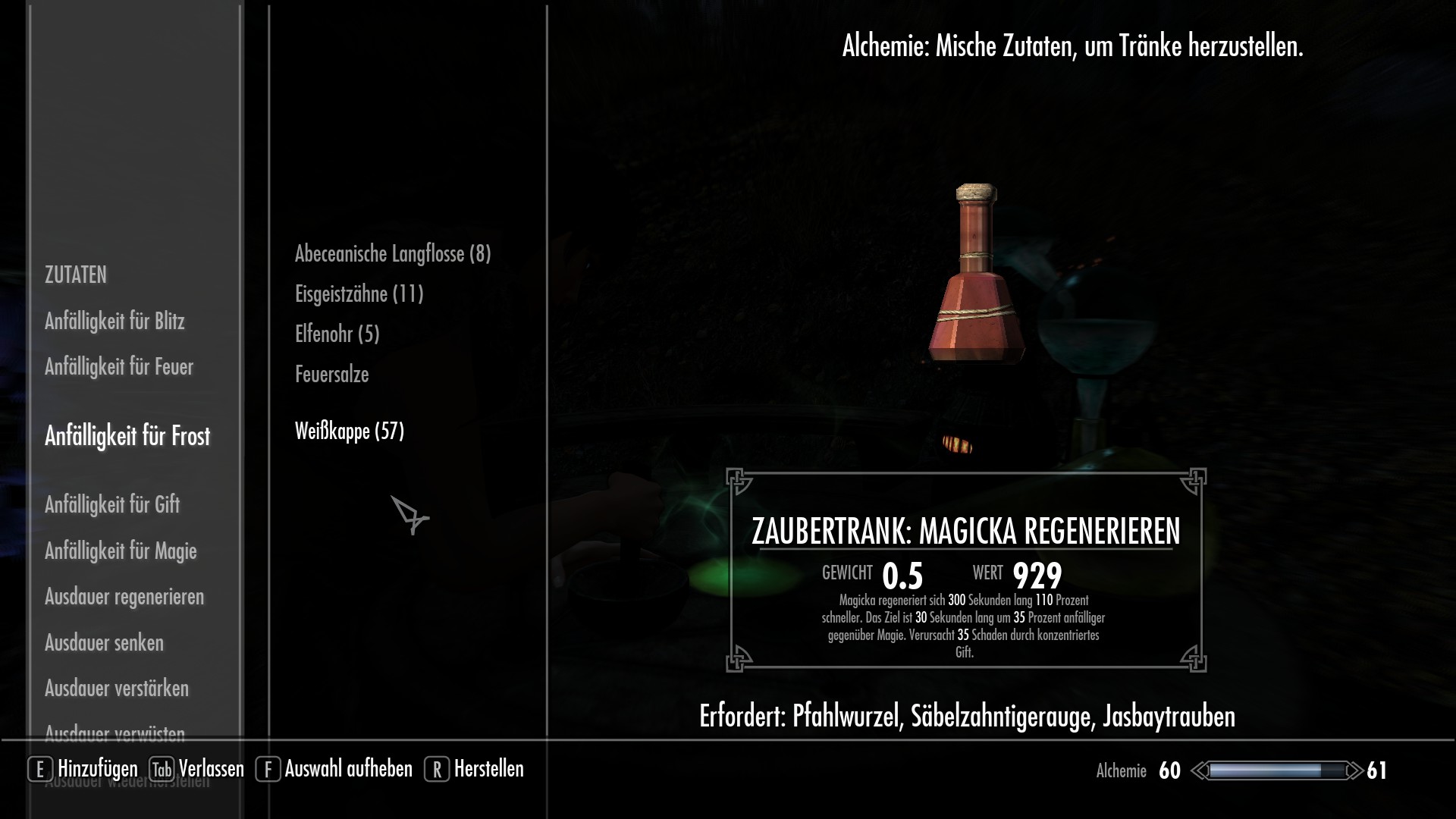1456x819 pixels.
Task: Select the Anfälligkeit für Gift category
Action: click(112, 504)
